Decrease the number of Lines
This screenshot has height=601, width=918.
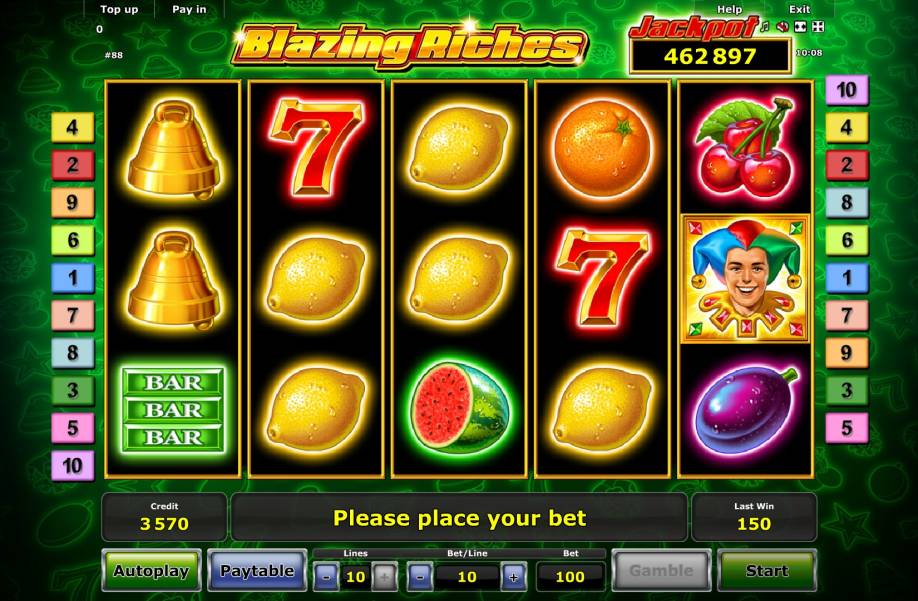(327, 576)
